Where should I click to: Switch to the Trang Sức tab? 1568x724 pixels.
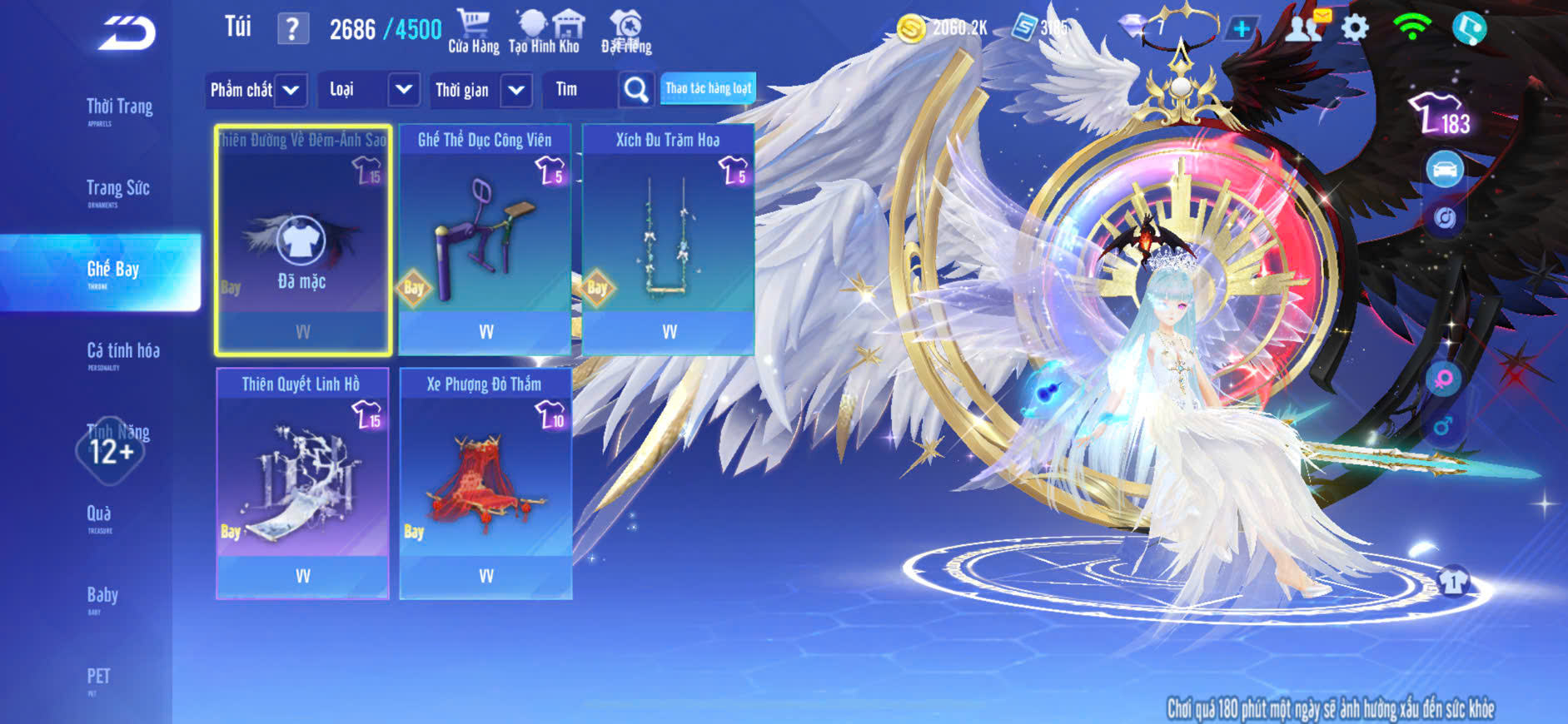[x=117, y=190]
